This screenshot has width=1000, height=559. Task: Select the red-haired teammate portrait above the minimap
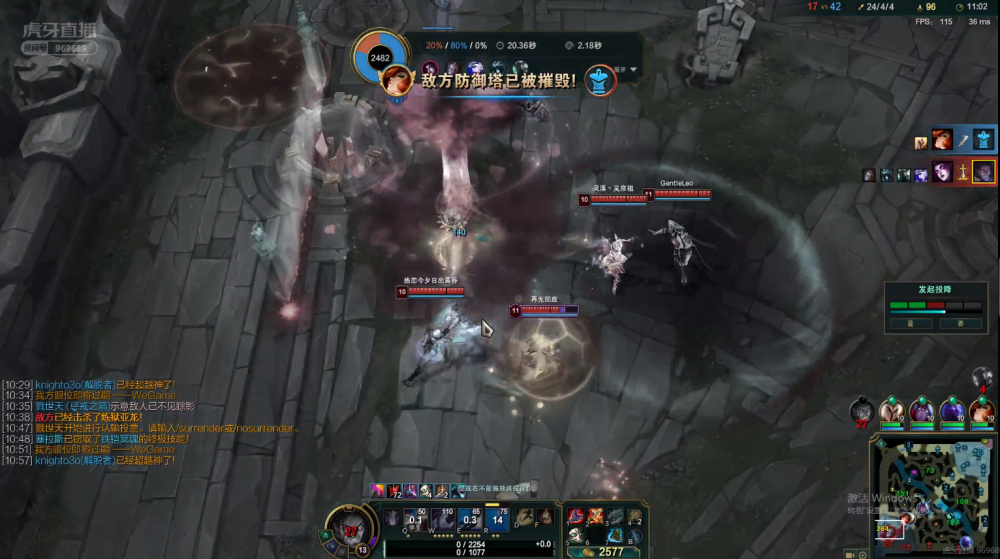[x=981, y=411]
